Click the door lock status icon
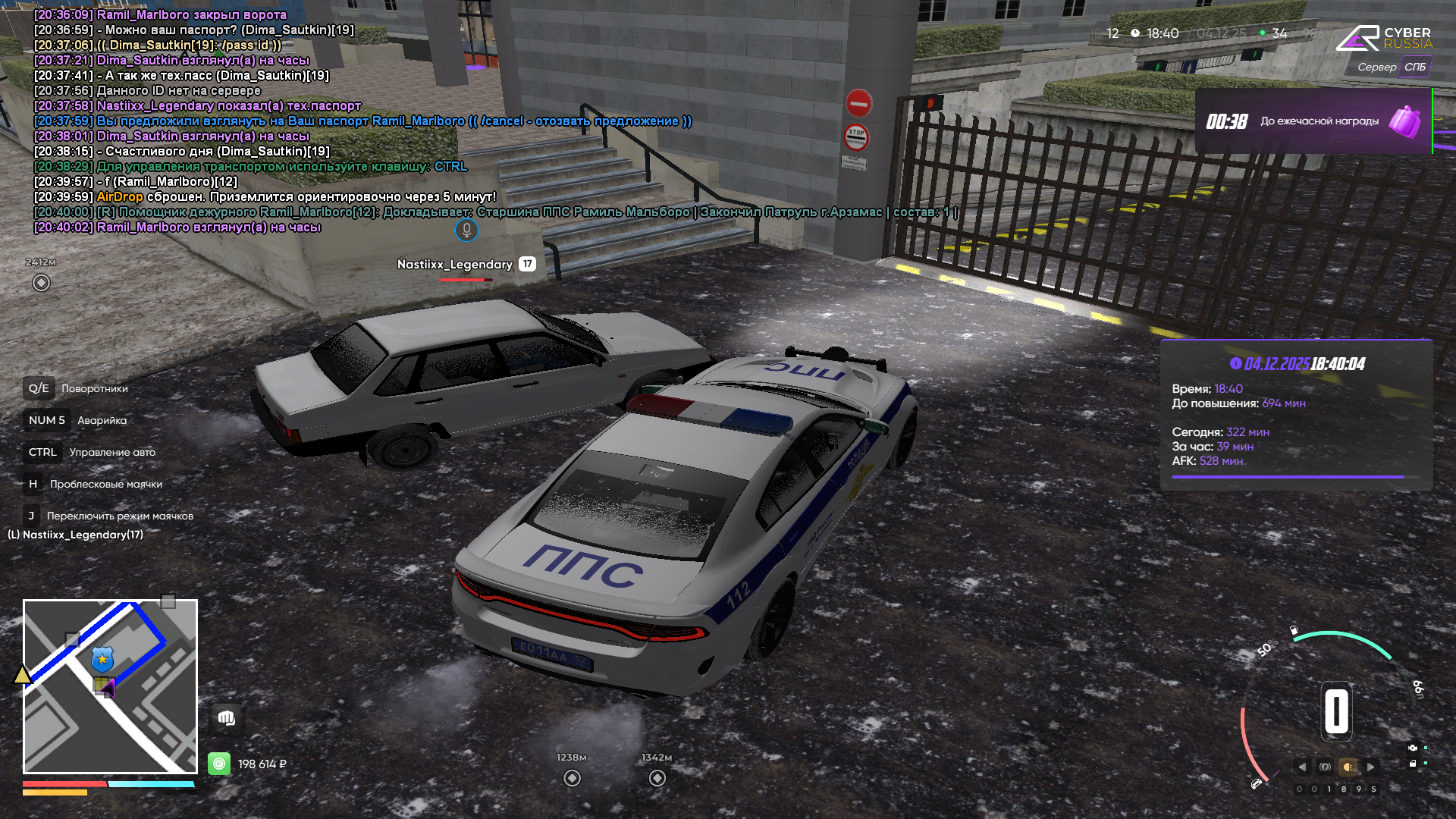This screenshot has height=819, width=1456. [x=1413, y=764]
